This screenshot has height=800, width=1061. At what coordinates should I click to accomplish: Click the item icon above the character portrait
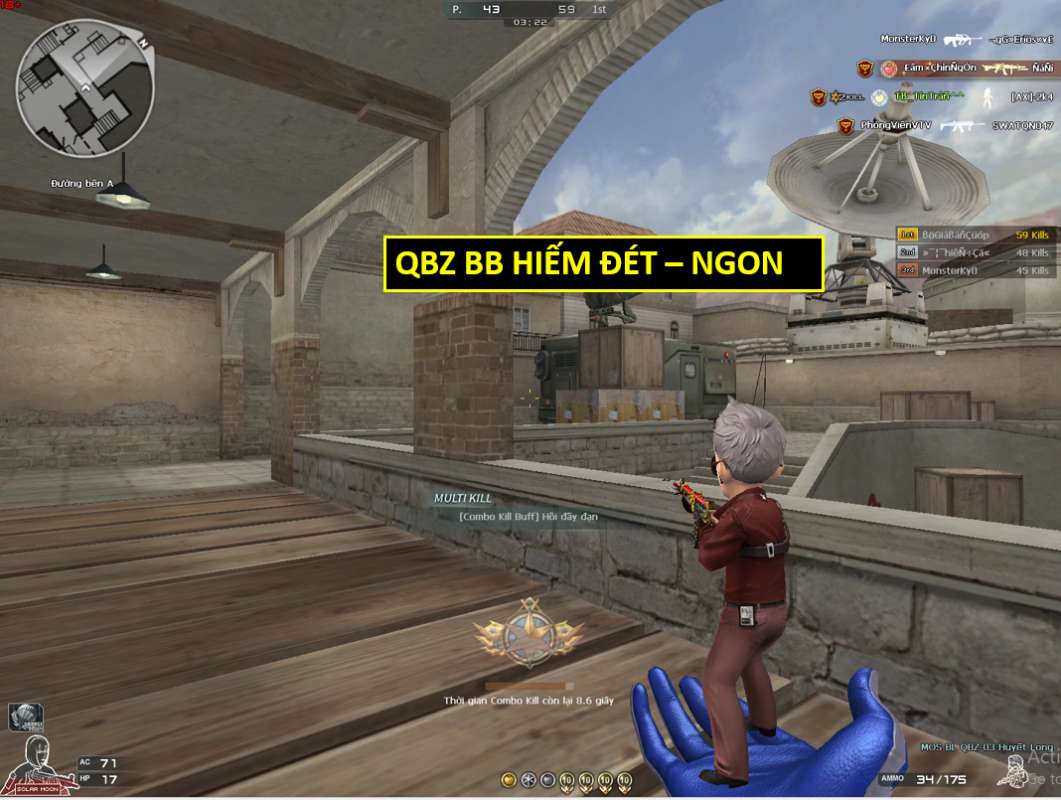(x=24, y=717)
